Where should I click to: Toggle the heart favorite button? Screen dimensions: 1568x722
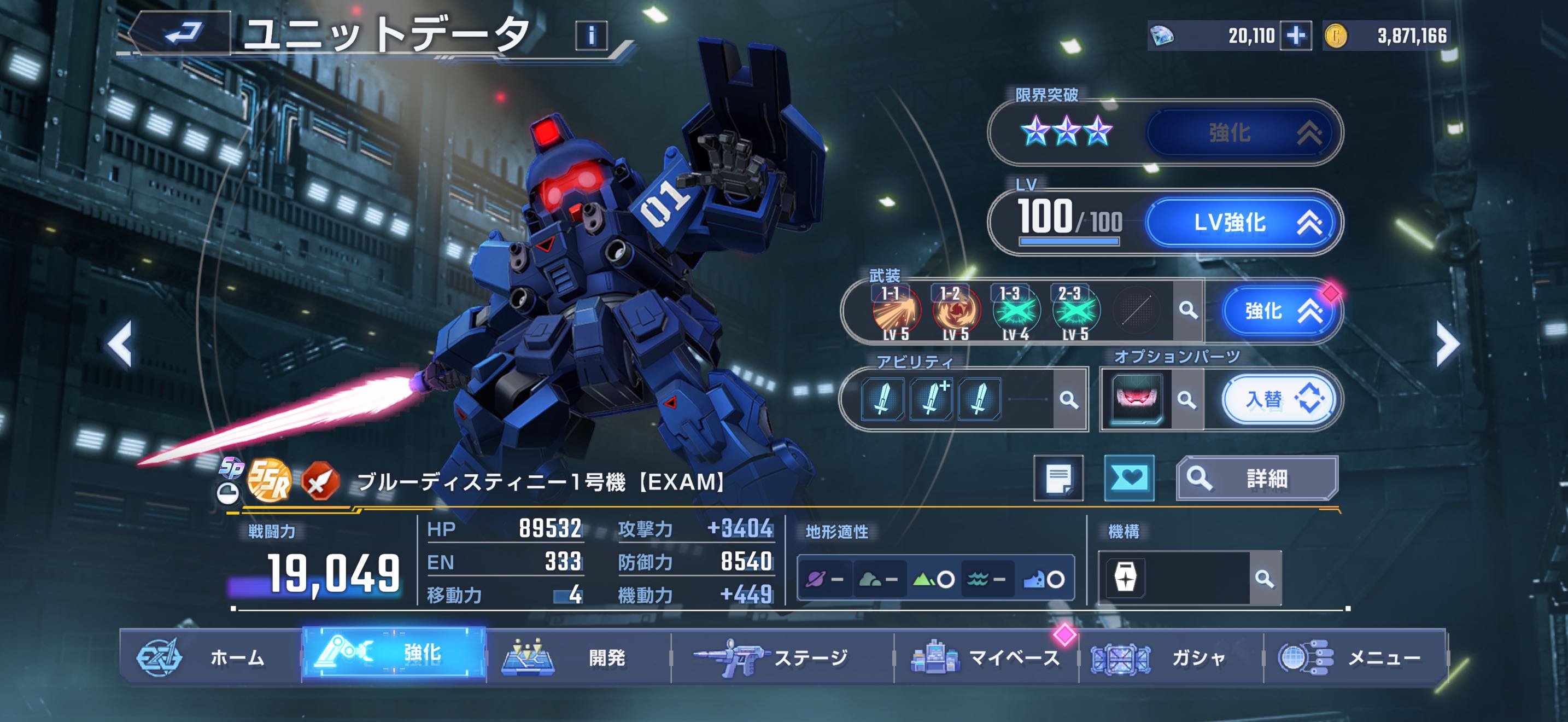[1129, 479]
